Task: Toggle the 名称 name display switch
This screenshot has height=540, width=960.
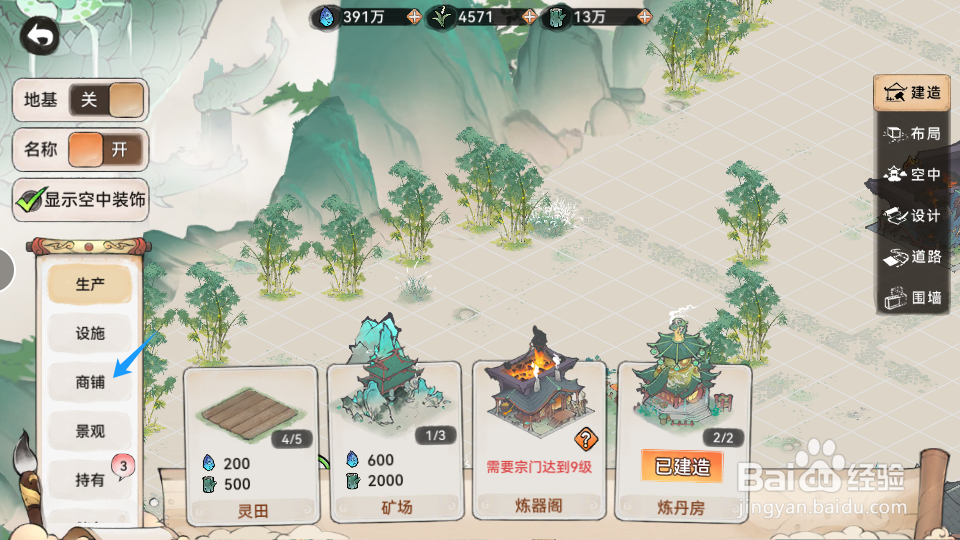Action: pos(106,150)
